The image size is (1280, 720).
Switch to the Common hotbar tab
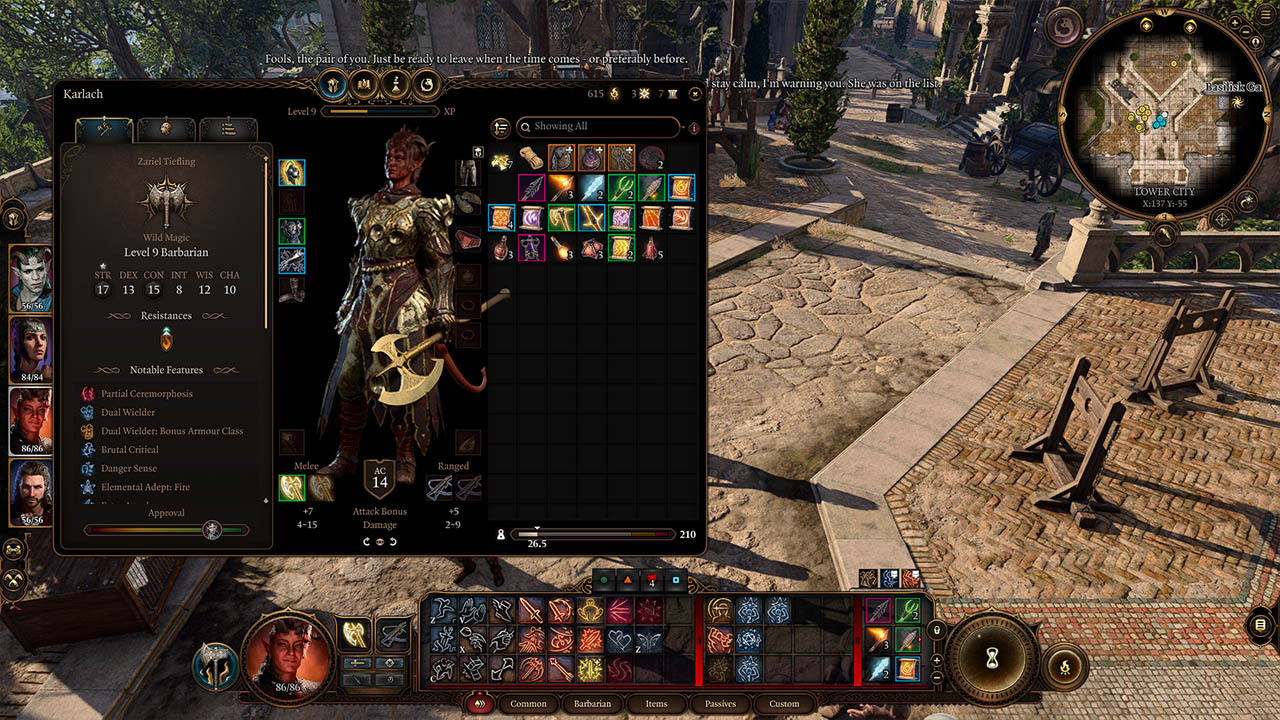(x=528, y=703)
